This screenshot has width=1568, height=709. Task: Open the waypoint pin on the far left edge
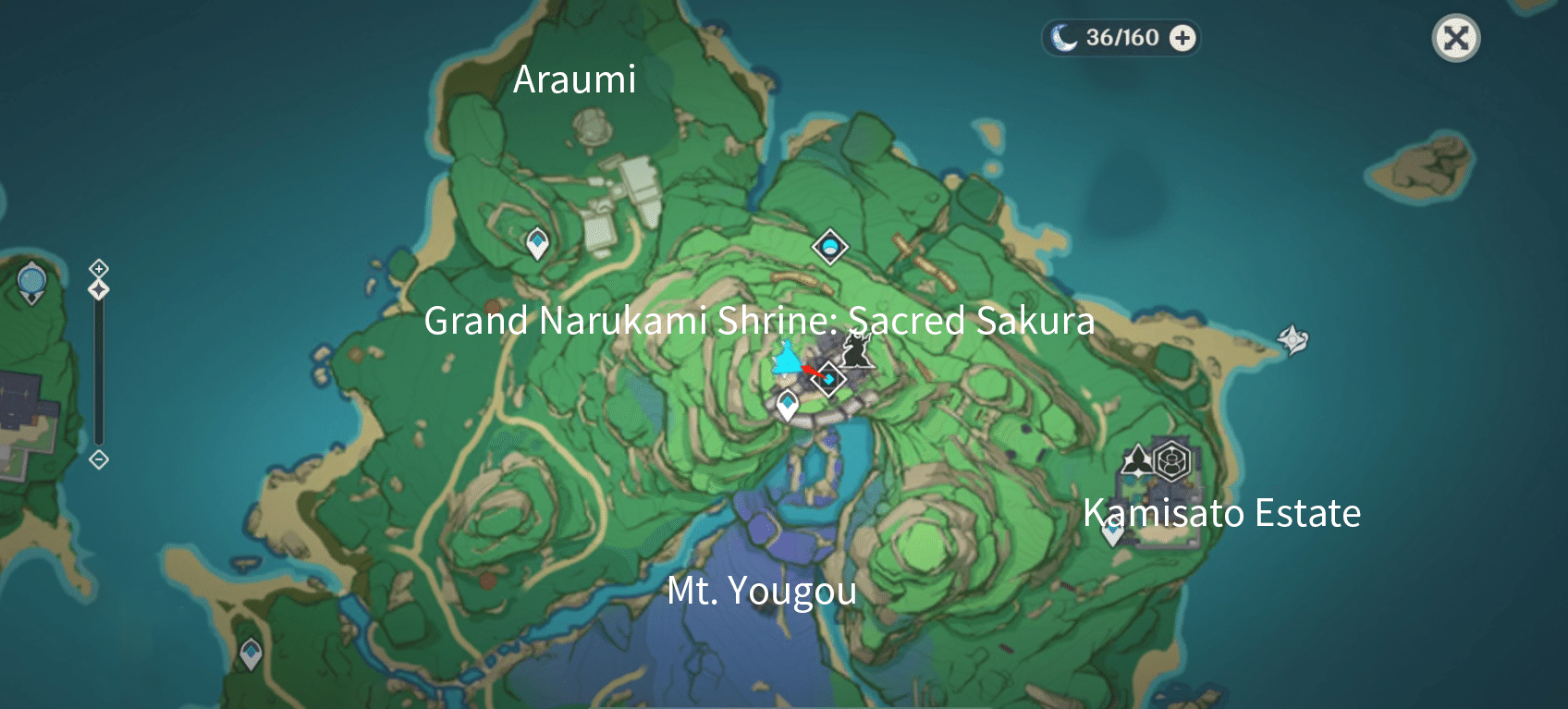click(x=31, y=282)
